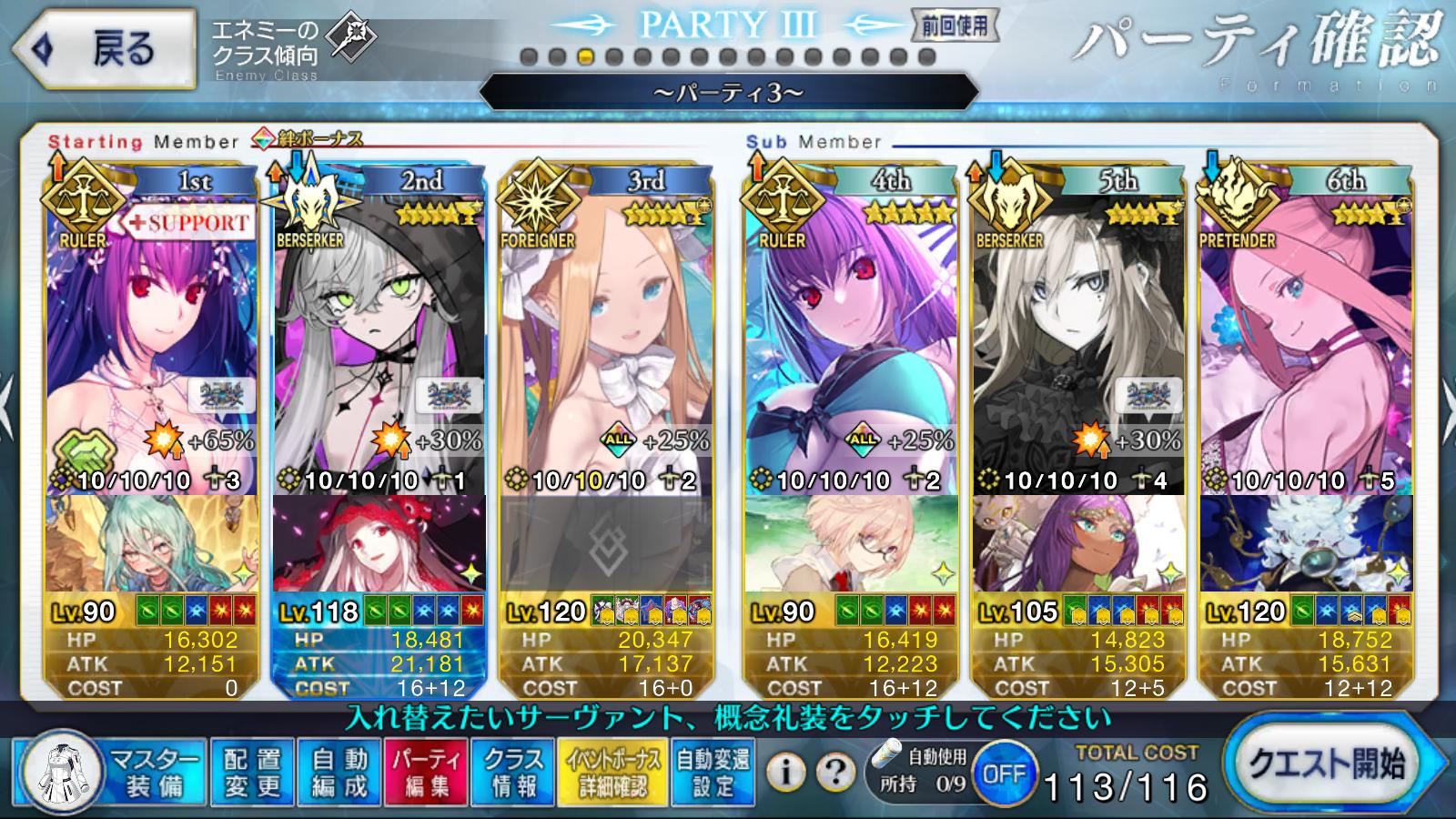Open 自動変還設定 auto conversion settings

pyautogui.click(x=713, y=773)
